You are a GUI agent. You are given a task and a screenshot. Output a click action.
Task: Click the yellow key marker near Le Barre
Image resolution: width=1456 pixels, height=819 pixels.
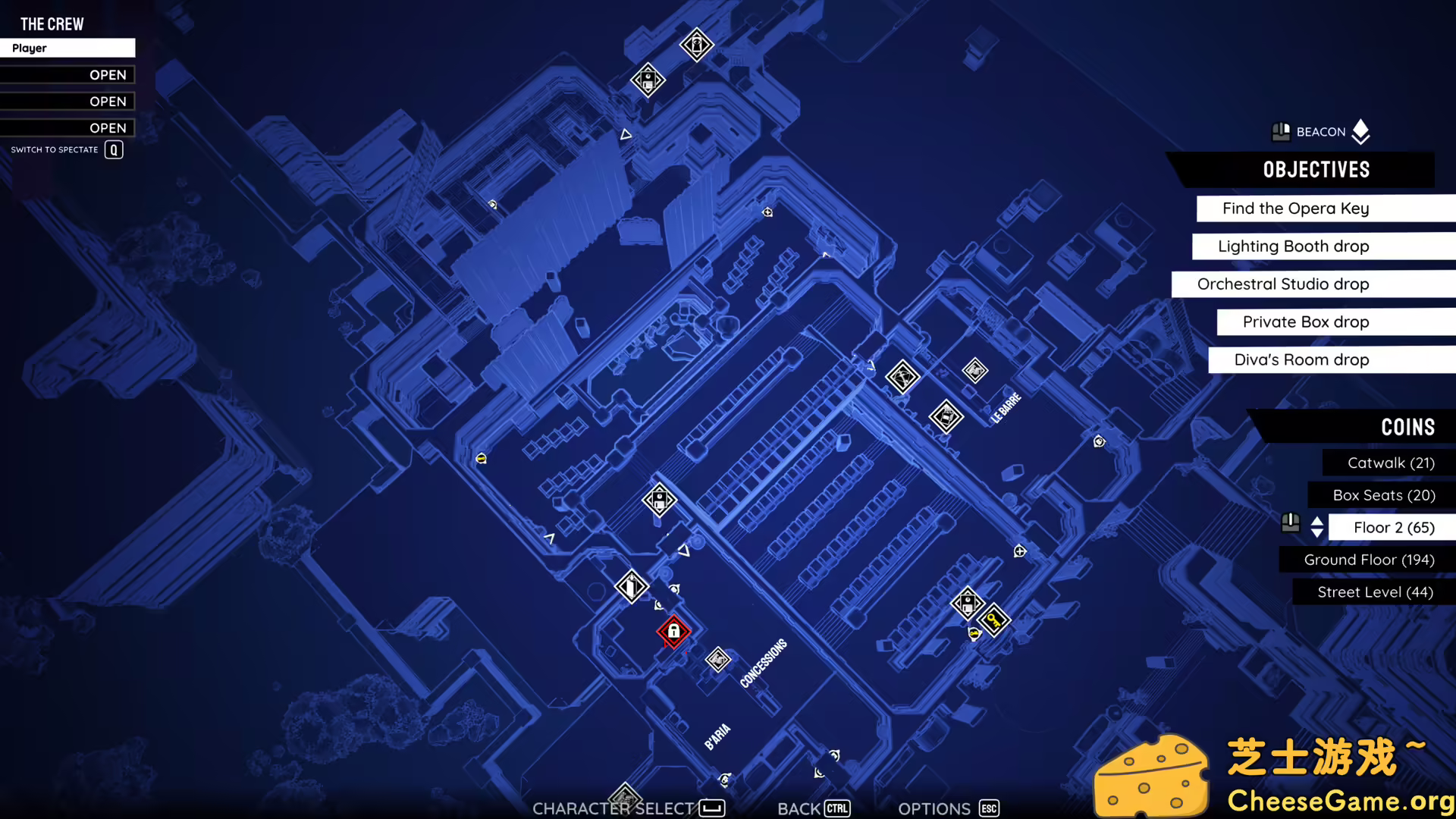point(993,620)
